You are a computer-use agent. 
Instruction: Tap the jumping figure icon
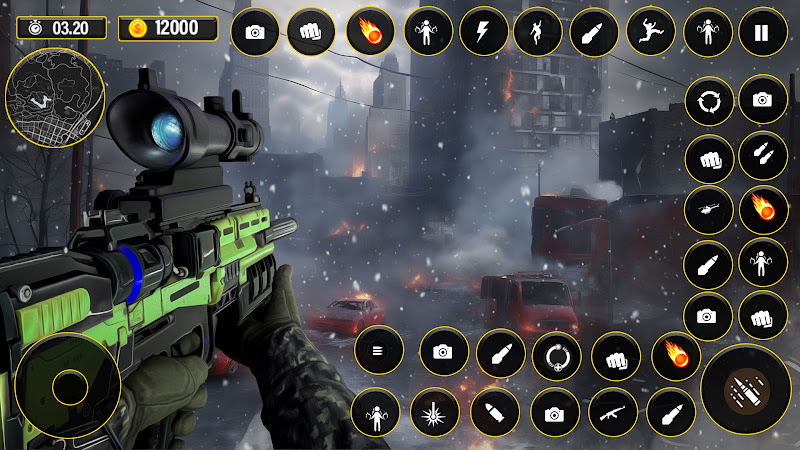point(650,33)
